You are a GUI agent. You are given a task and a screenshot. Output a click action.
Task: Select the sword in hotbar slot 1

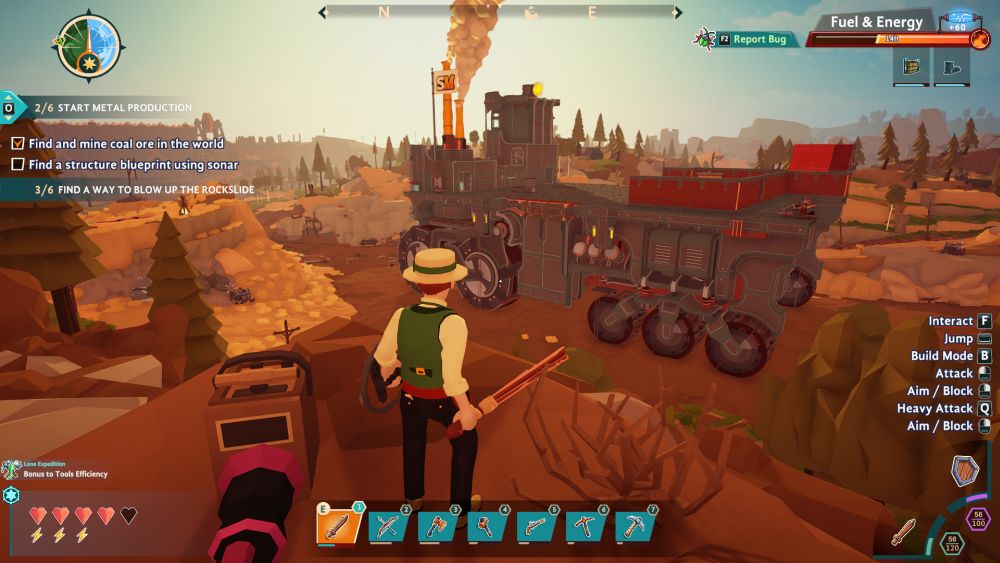point(338,524)
